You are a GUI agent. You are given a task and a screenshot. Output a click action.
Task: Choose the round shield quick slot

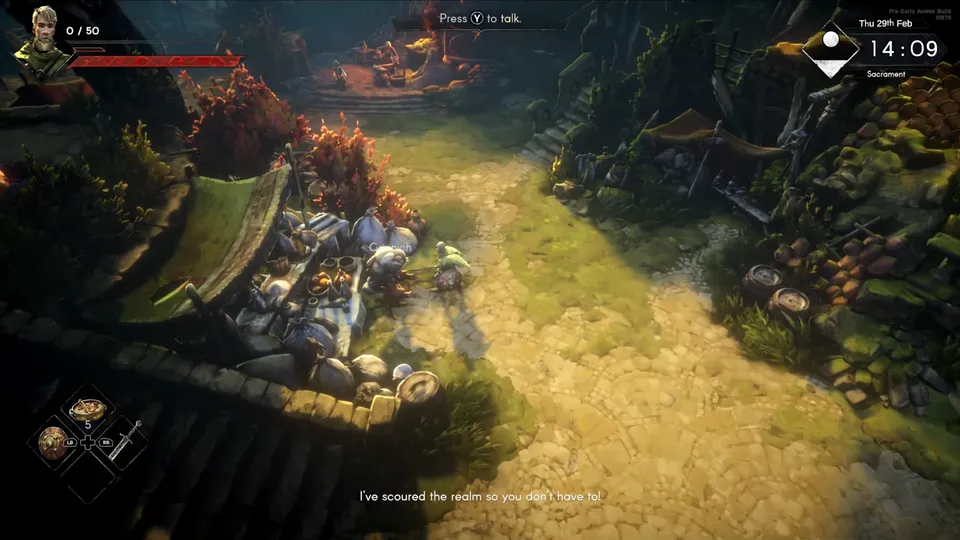point(53,440)
